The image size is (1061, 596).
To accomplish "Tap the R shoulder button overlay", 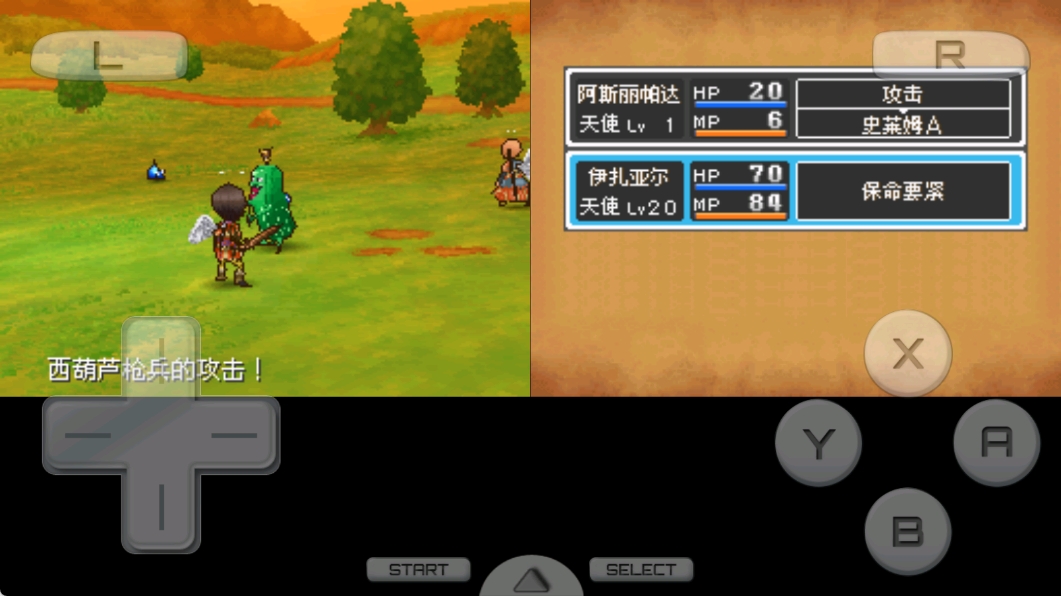I will [x=949, y=56].
